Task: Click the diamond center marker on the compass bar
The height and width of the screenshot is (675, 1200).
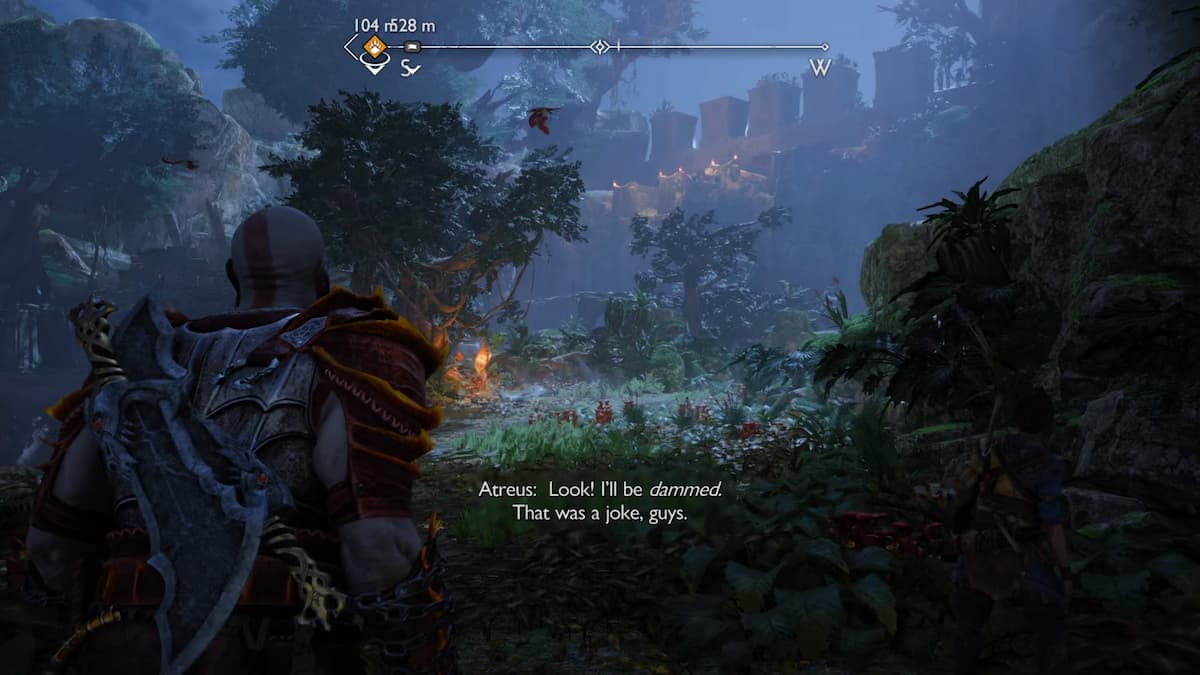Action: pyautogui.click(x=599, y=47)
